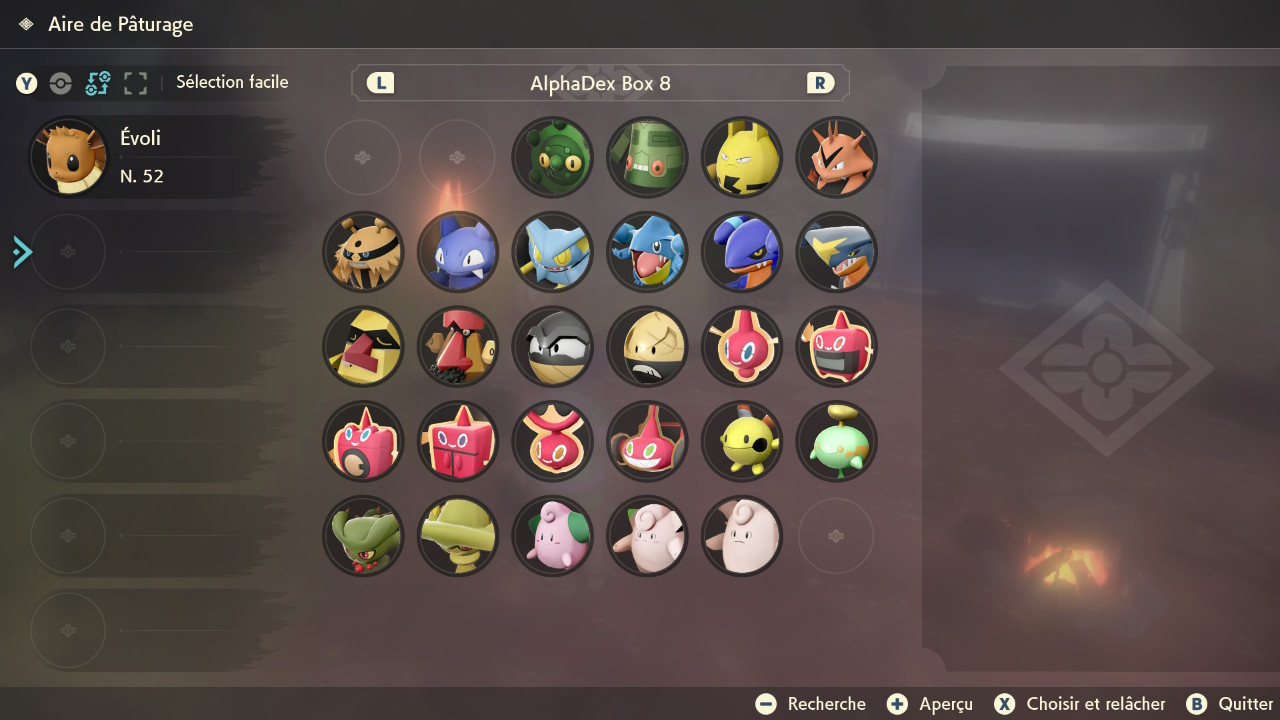Pick the green shiny Chimecho
The height and width of the screenshot is (720, 1280).
837,442
